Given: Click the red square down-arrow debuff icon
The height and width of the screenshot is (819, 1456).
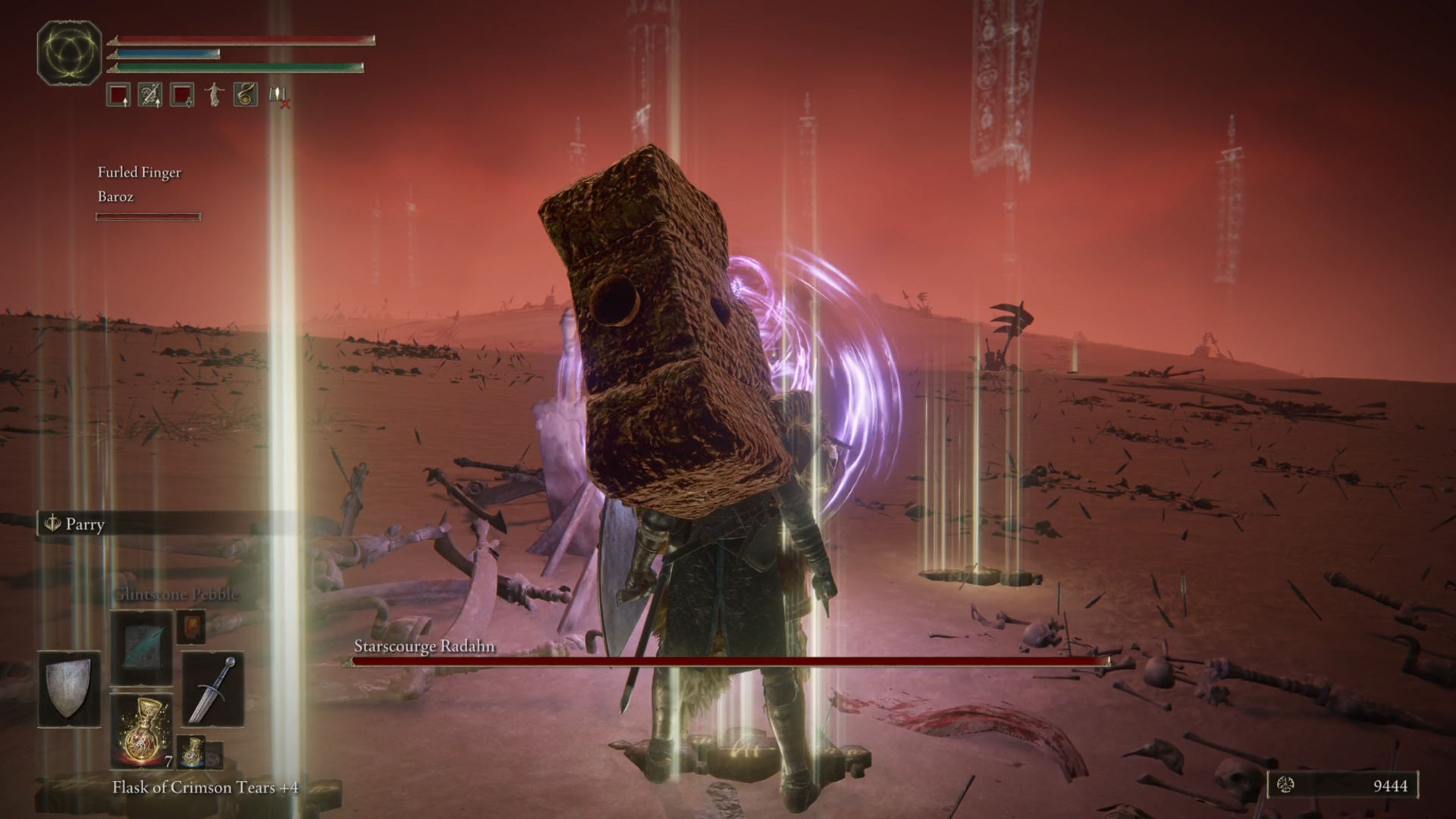Looking at the screenshot, I should click(182, 95).
